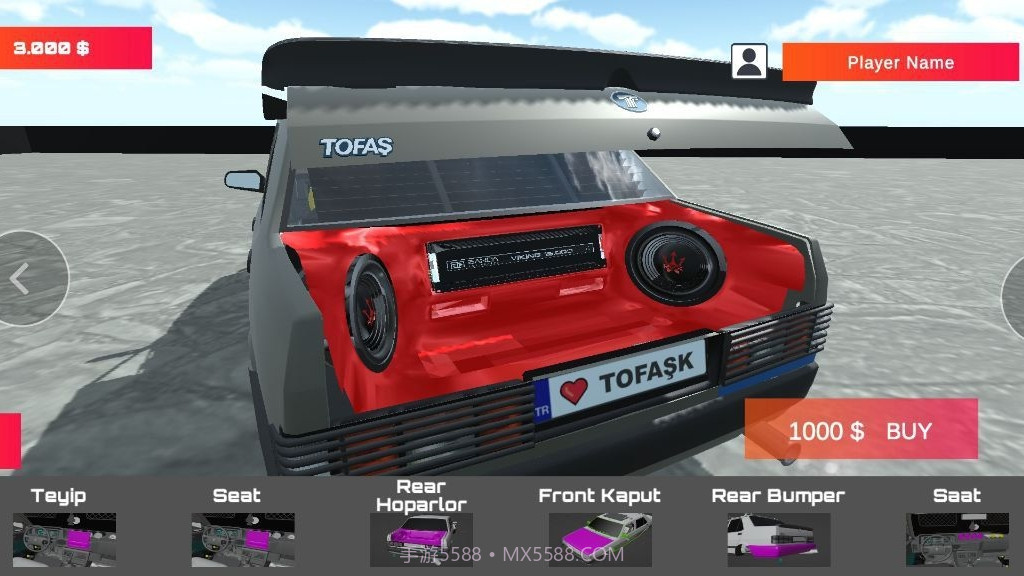Select the Front Kaput thumbnail
The height and width of the screenshot is (576, 1024).
[x=600, y=538]
